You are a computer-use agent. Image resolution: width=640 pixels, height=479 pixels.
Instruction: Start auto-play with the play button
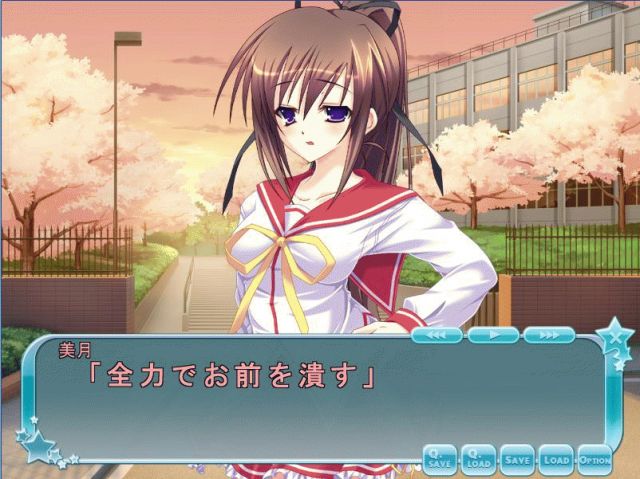click(x=493, y=335)
